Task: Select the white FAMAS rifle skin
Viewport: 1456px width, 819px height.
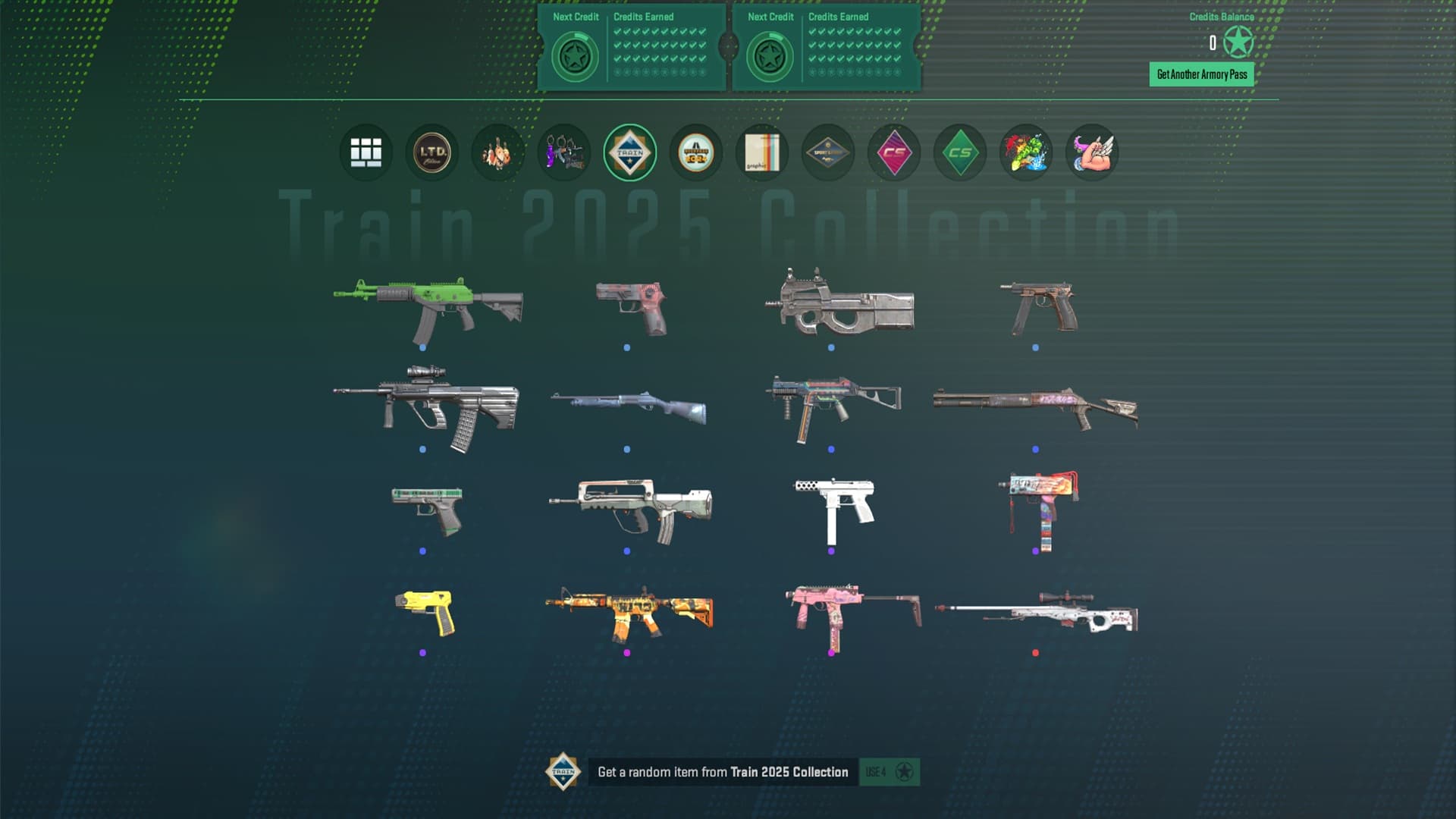Action: tap(631, 507)
